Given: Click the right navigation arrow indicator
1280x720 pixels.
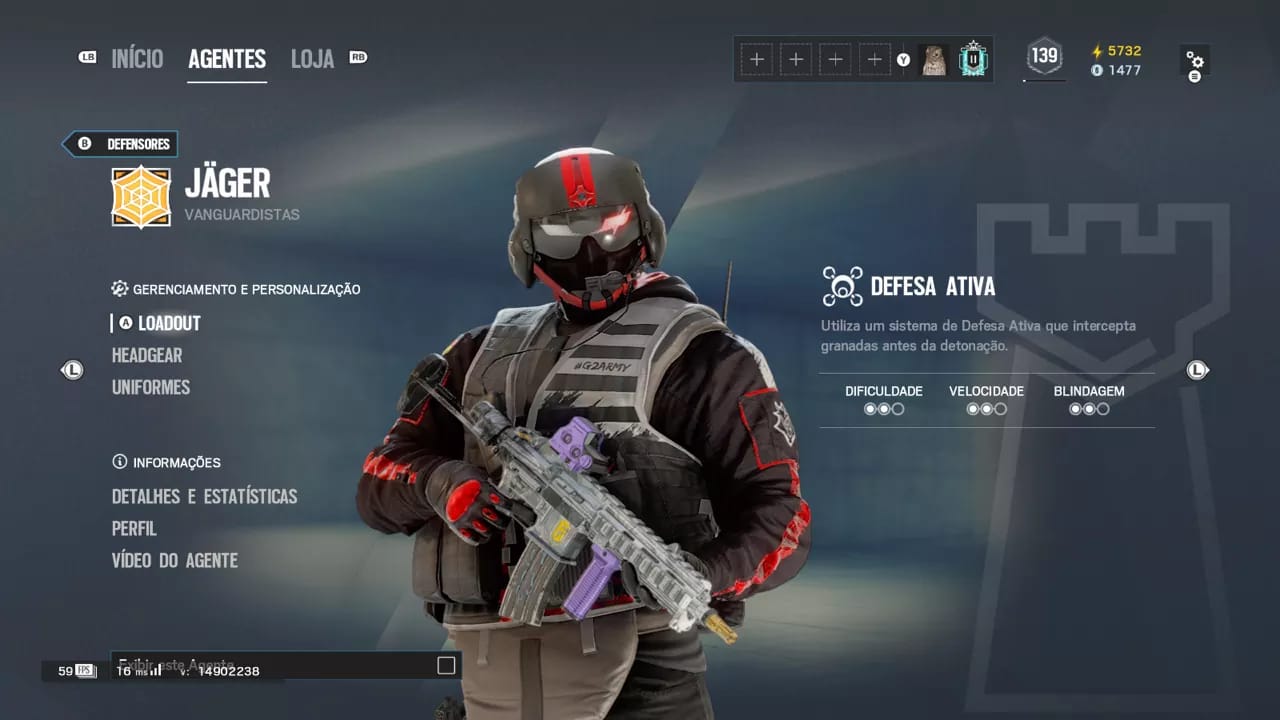Looking at the screenshot, I should (x=1197, y=370).
